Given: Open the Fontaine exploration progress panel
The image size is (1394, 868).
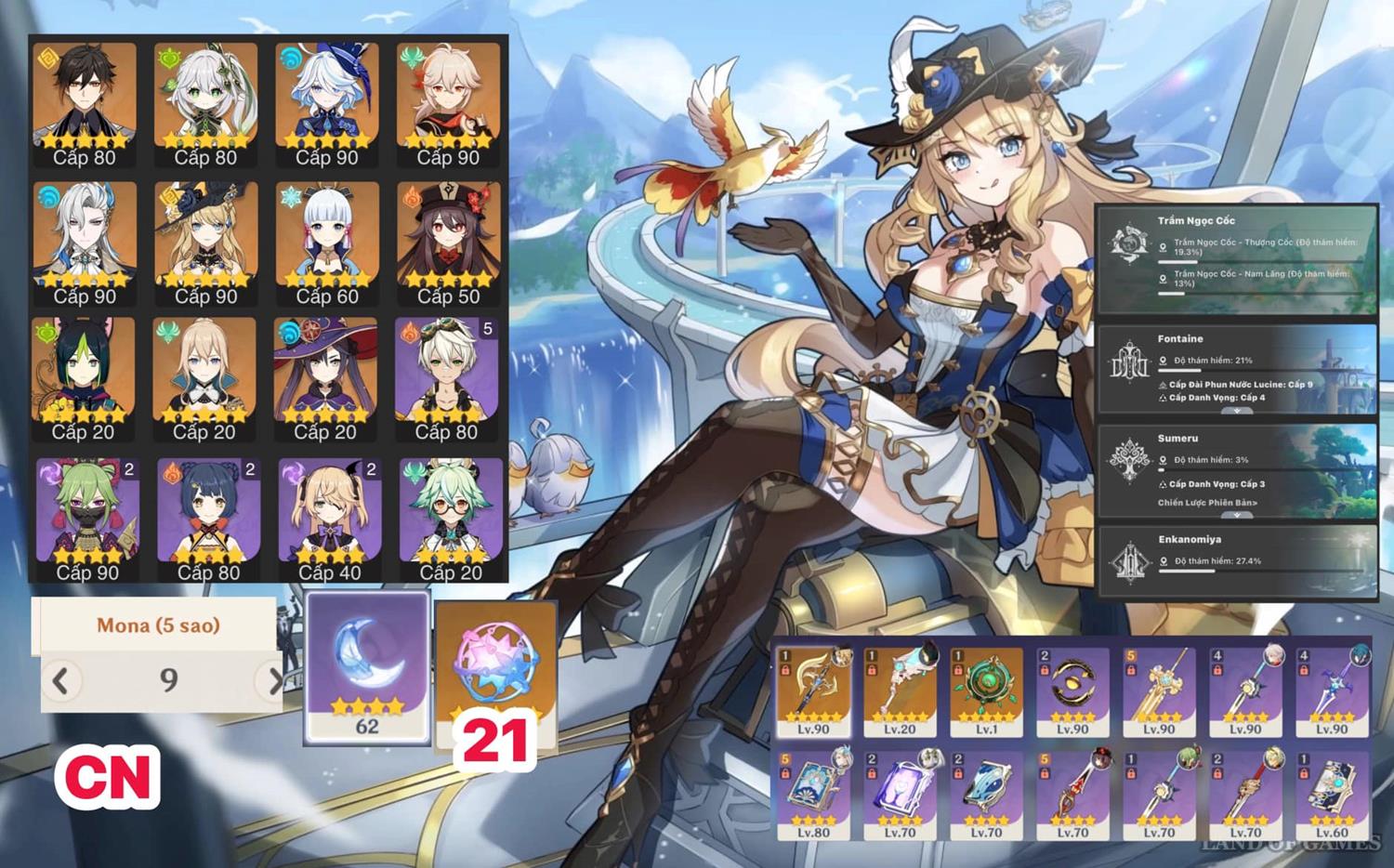Looking at the screenshot, I should click(1236, 368).
